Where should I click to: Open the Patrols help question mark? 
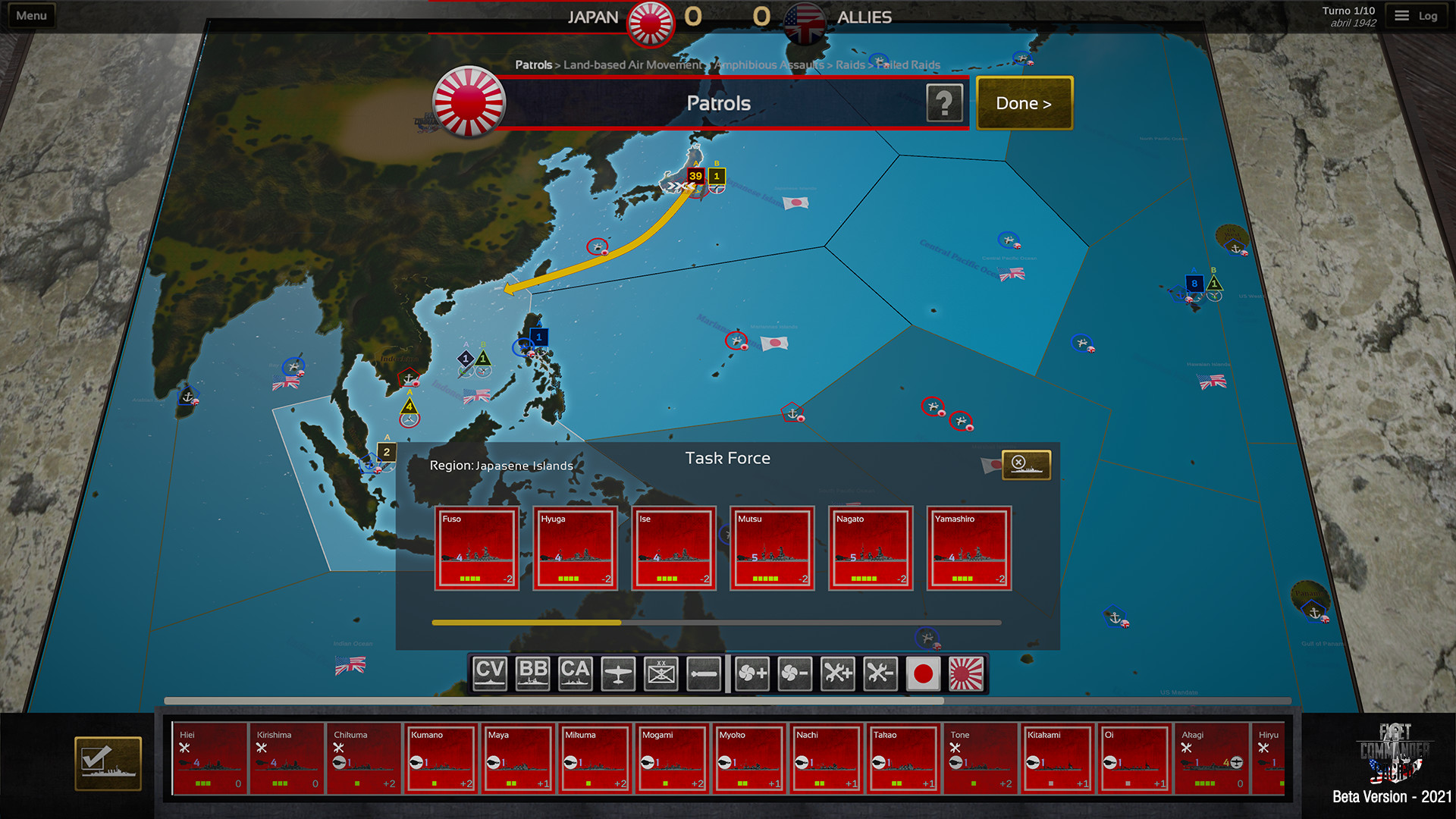pos(943,102)
